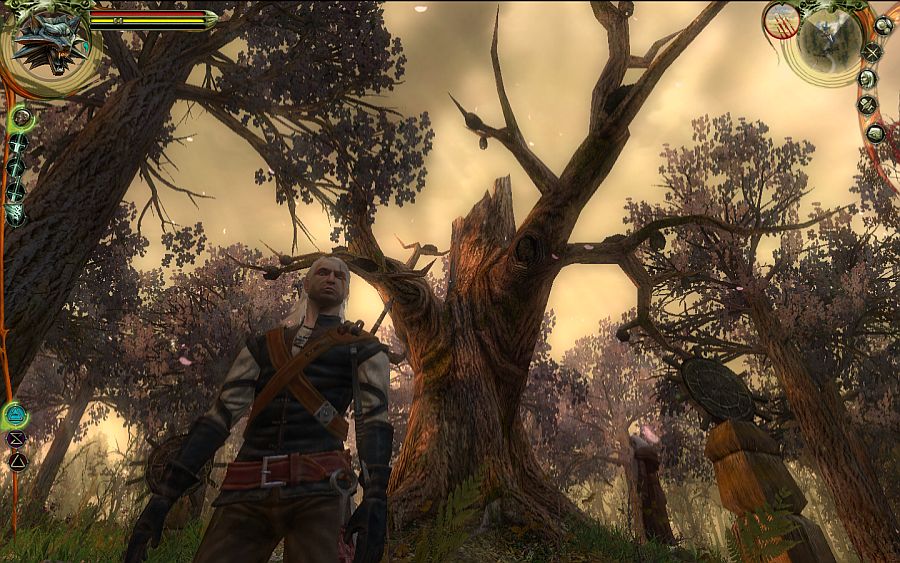Open the crossed swords panel button
Image resolution: width=900 pixels, height=563 pixels.
pyautogui.click(x=872, y=52)
